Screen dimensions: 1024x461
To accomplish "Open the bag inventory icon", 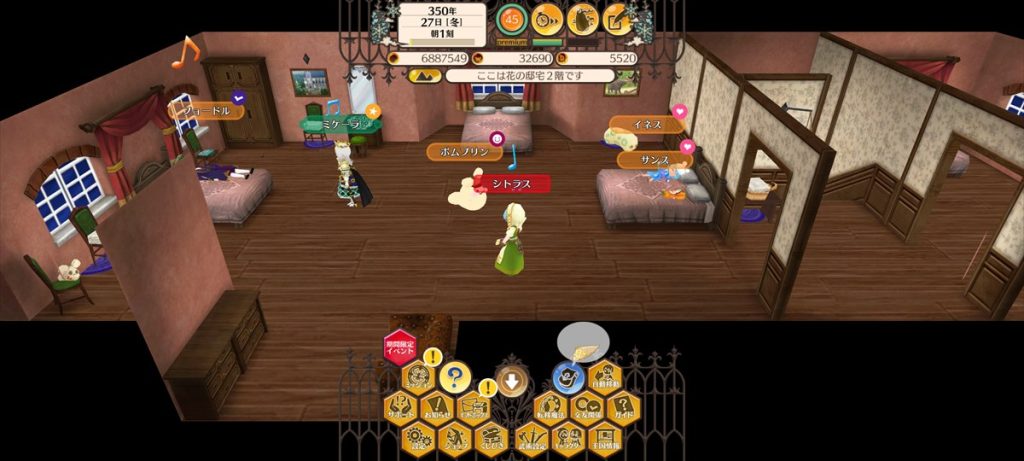I will click(582, 17).
